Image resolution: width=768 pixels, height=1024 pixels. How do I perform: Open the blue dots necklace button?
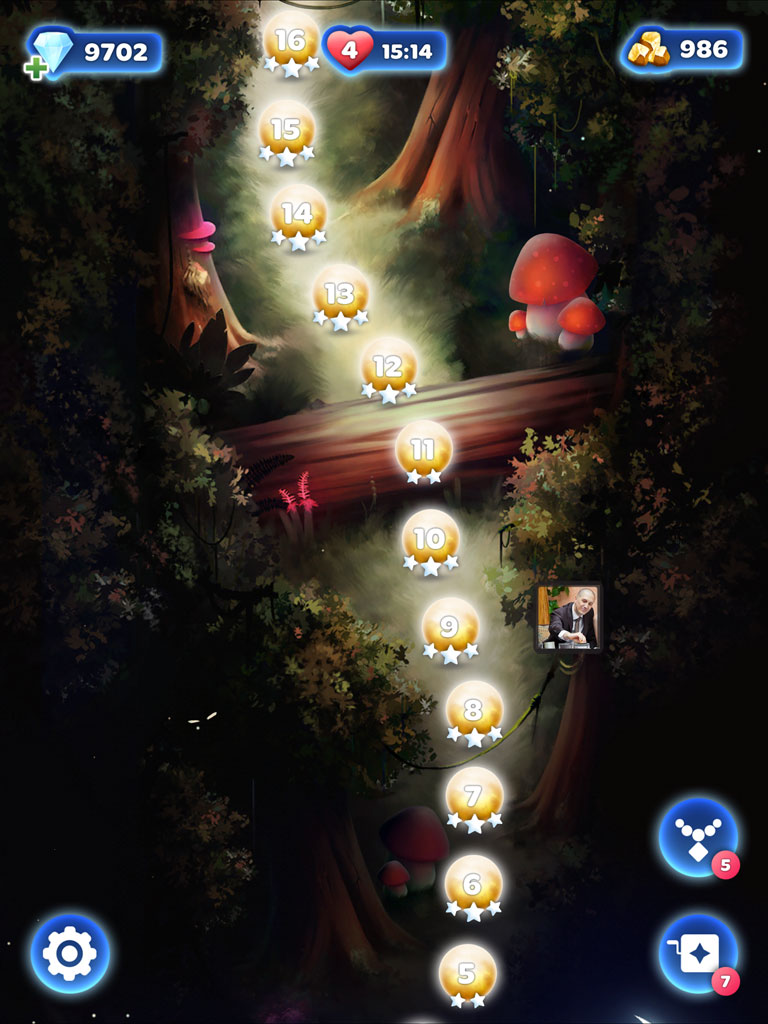click(698, 836)
